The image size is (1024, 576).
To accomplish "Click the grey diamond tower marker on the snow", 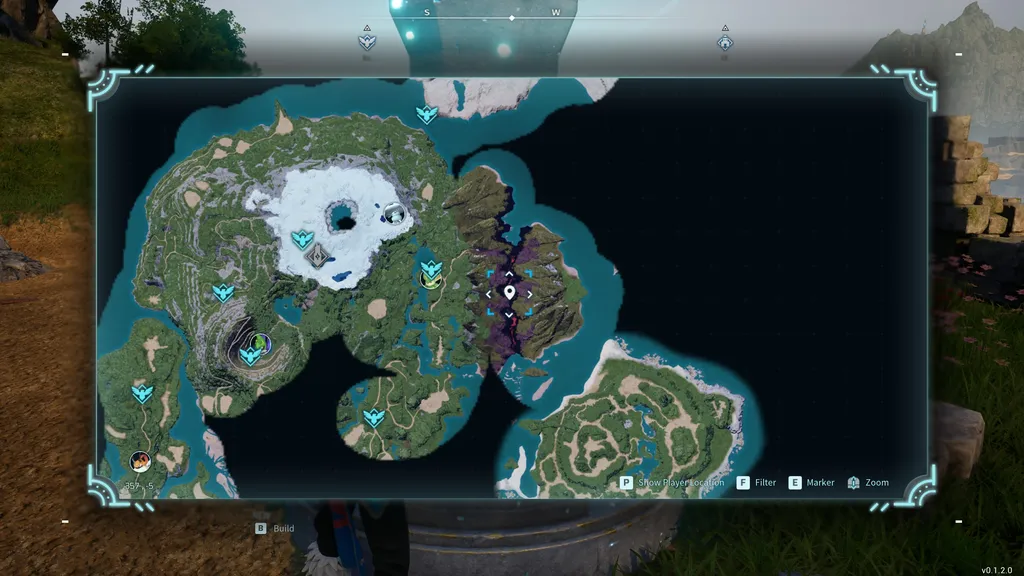I will tap(317, 256).
